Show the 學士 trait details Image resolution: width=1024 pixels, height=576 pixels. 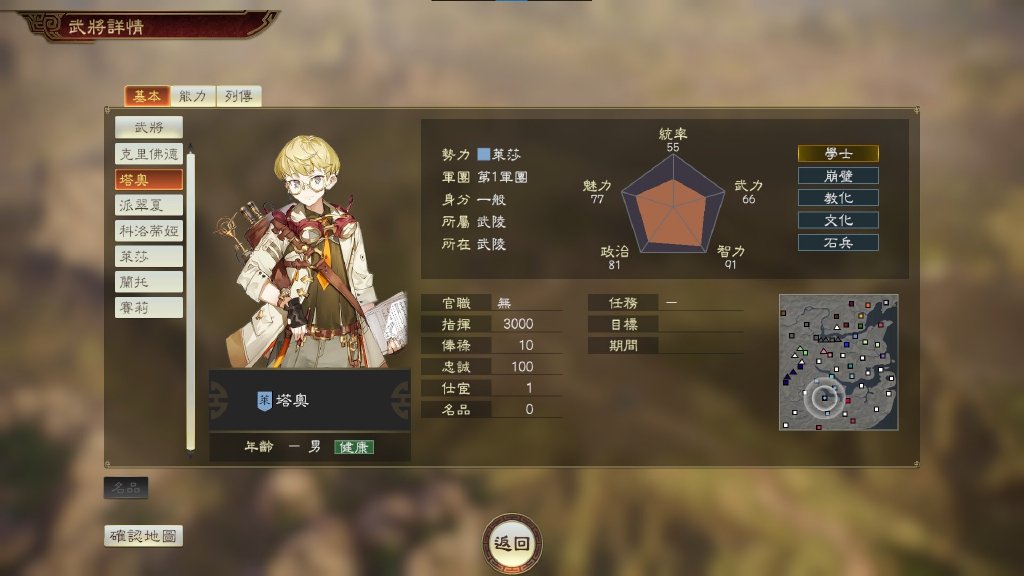click(838, 154)
